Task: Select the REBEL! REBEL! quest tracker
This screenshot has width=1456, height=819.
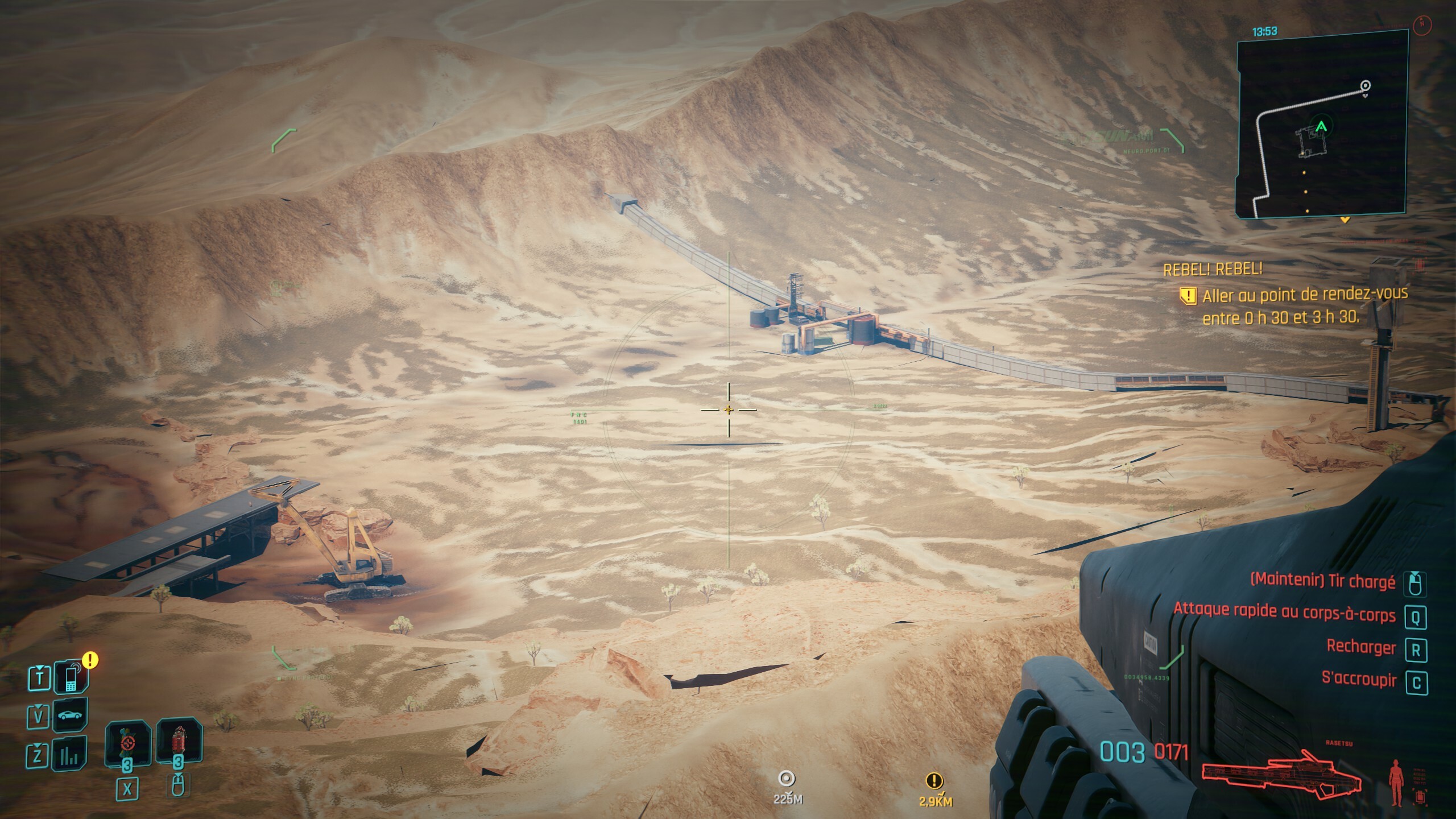Action: (x=1213, y=269)
